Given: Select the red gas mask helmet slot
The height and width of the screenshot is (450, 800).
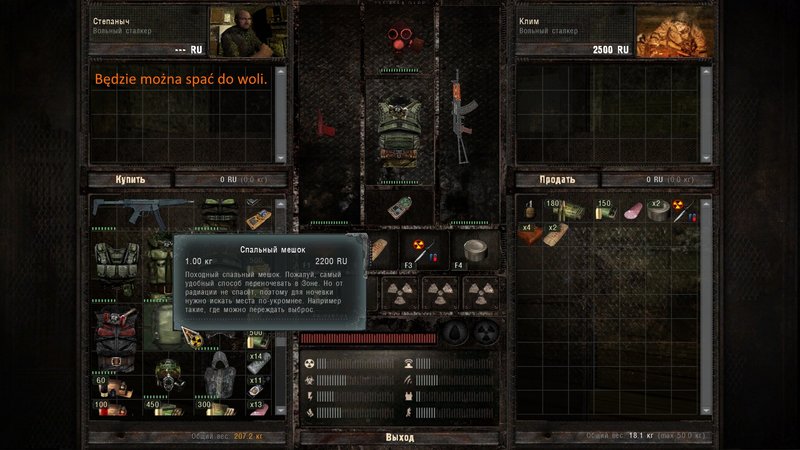Looking at the screenshot, I should tap(399, 39).
